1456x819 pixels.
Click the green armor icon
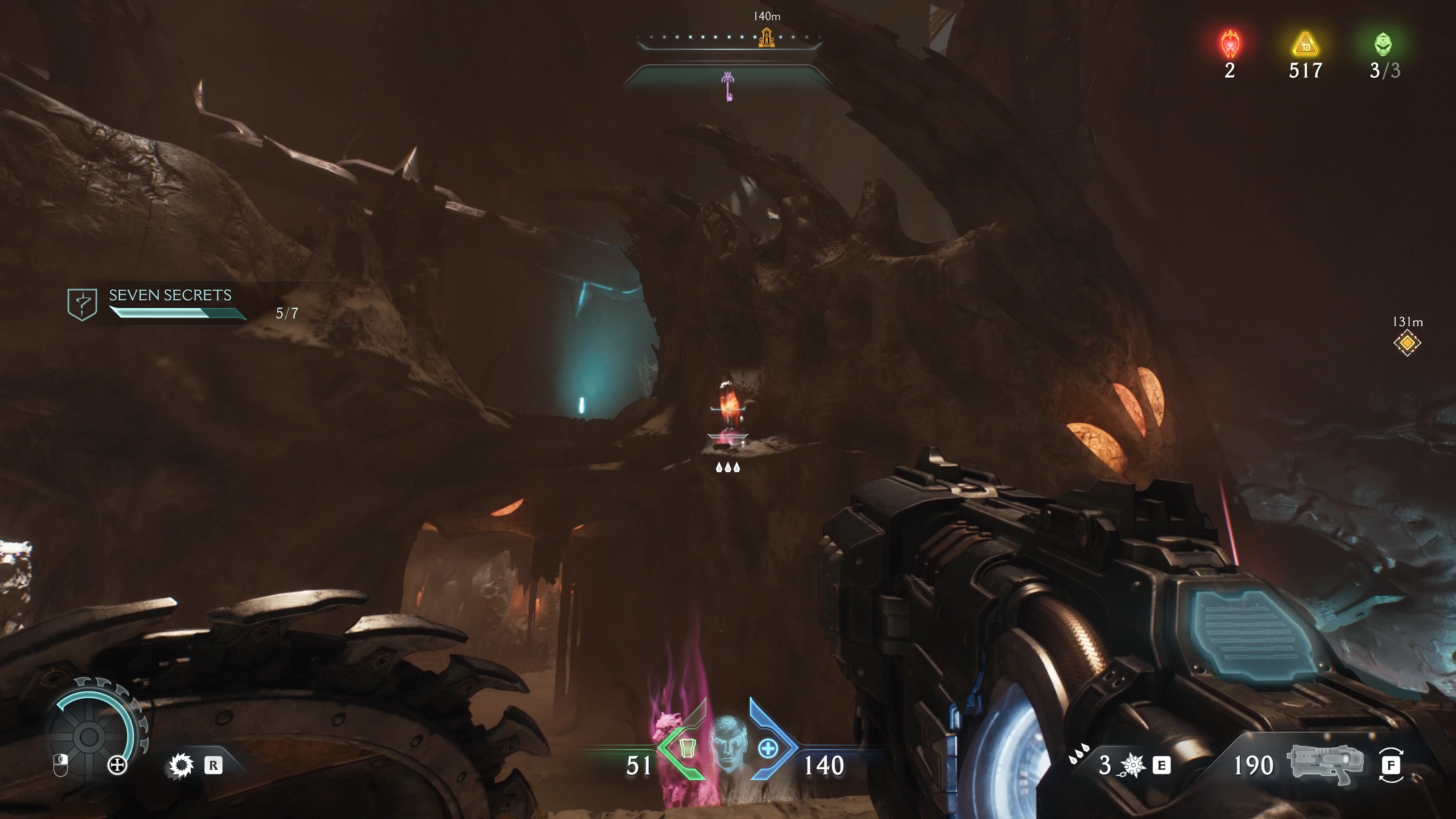click(x=687, y=748)
